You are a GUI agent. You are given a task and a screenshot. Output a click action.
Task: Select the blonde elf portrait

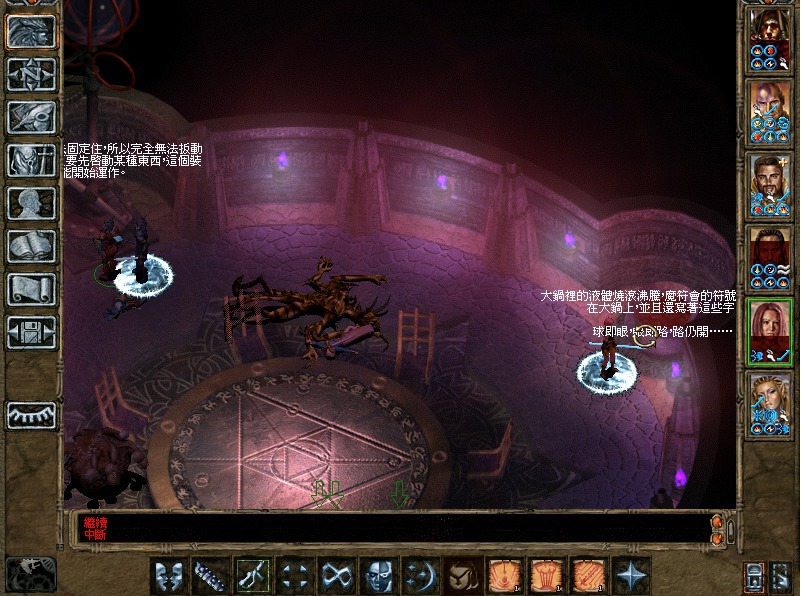770,407
